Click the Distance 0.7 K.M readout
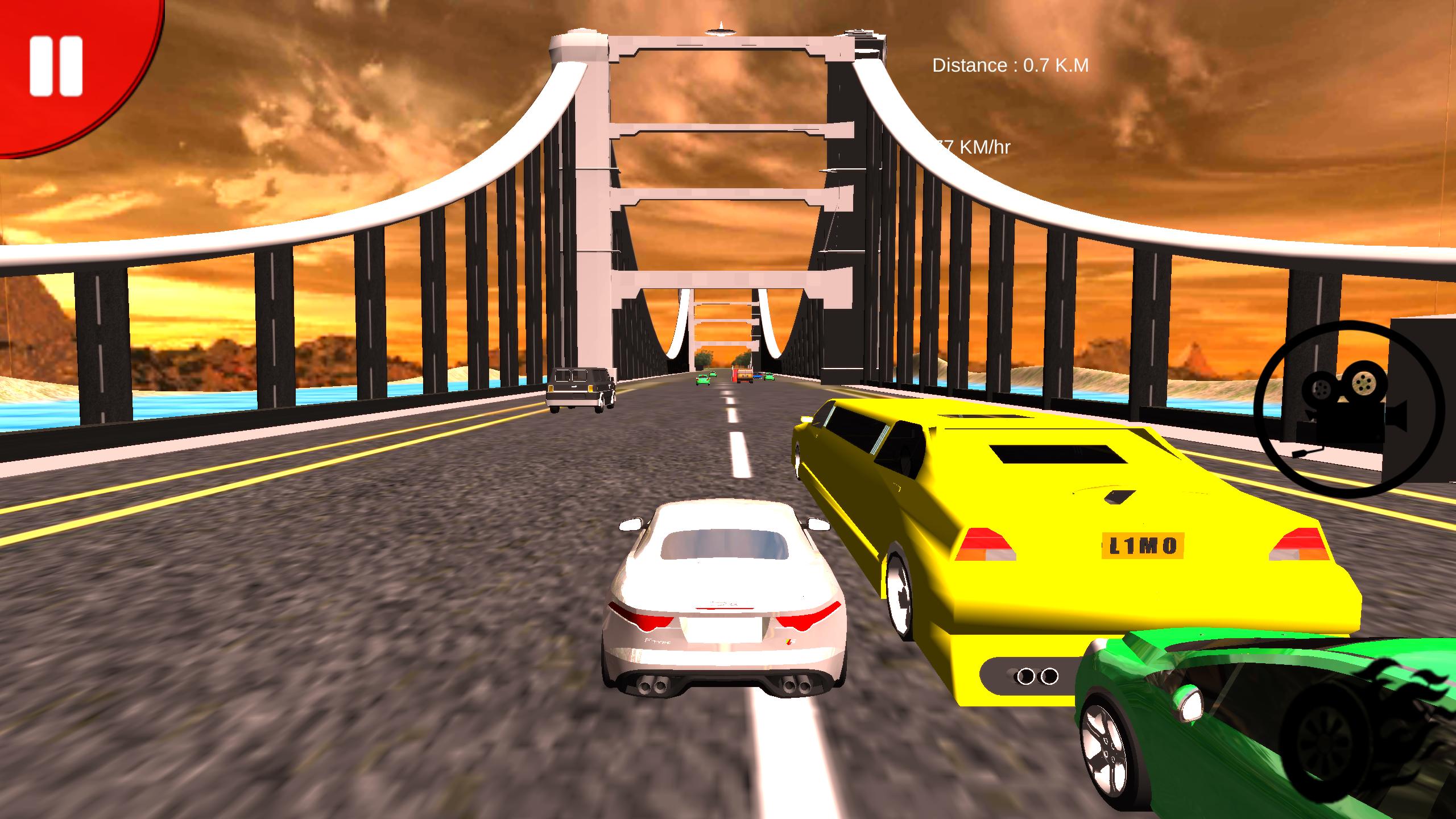This screenshot has width=1456, height=819. [x=1010, y=64]
